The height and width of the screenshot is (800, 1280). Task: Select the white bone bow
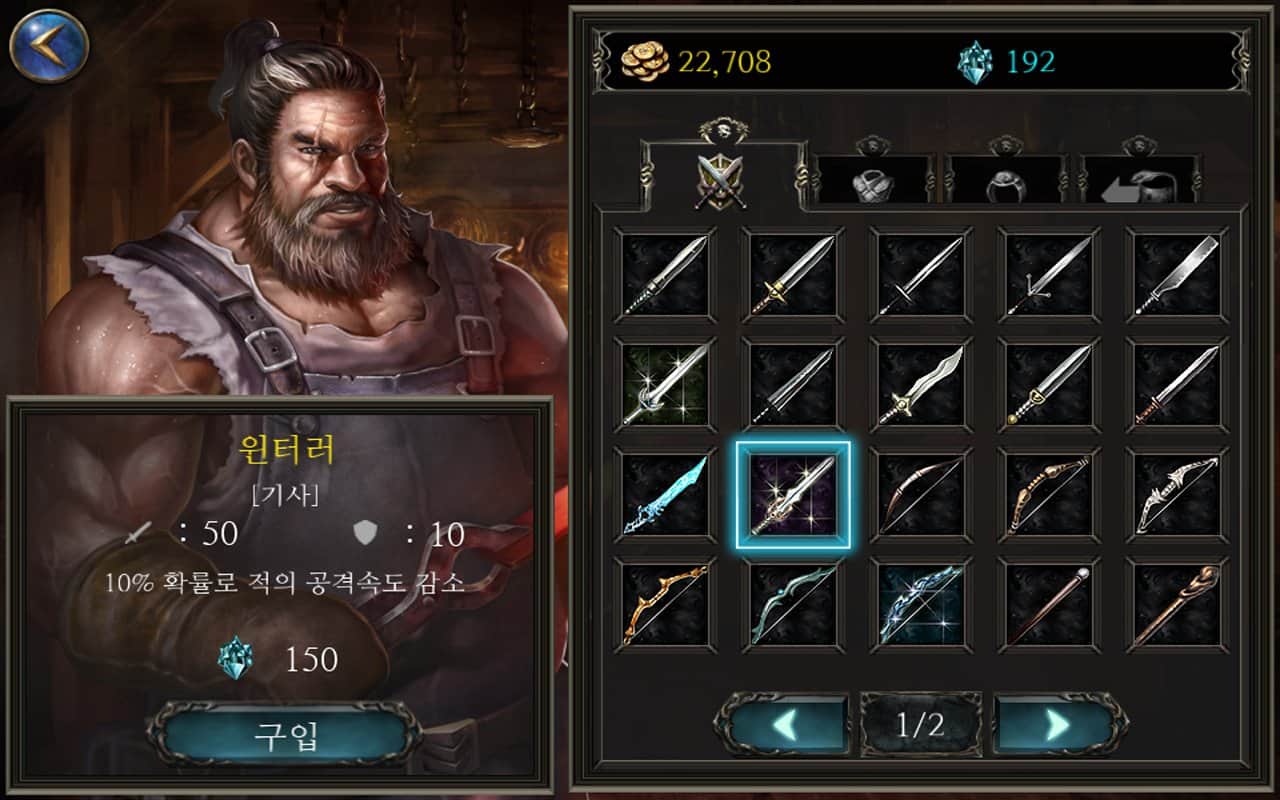pyautogui.click(x=1177, y=495)
